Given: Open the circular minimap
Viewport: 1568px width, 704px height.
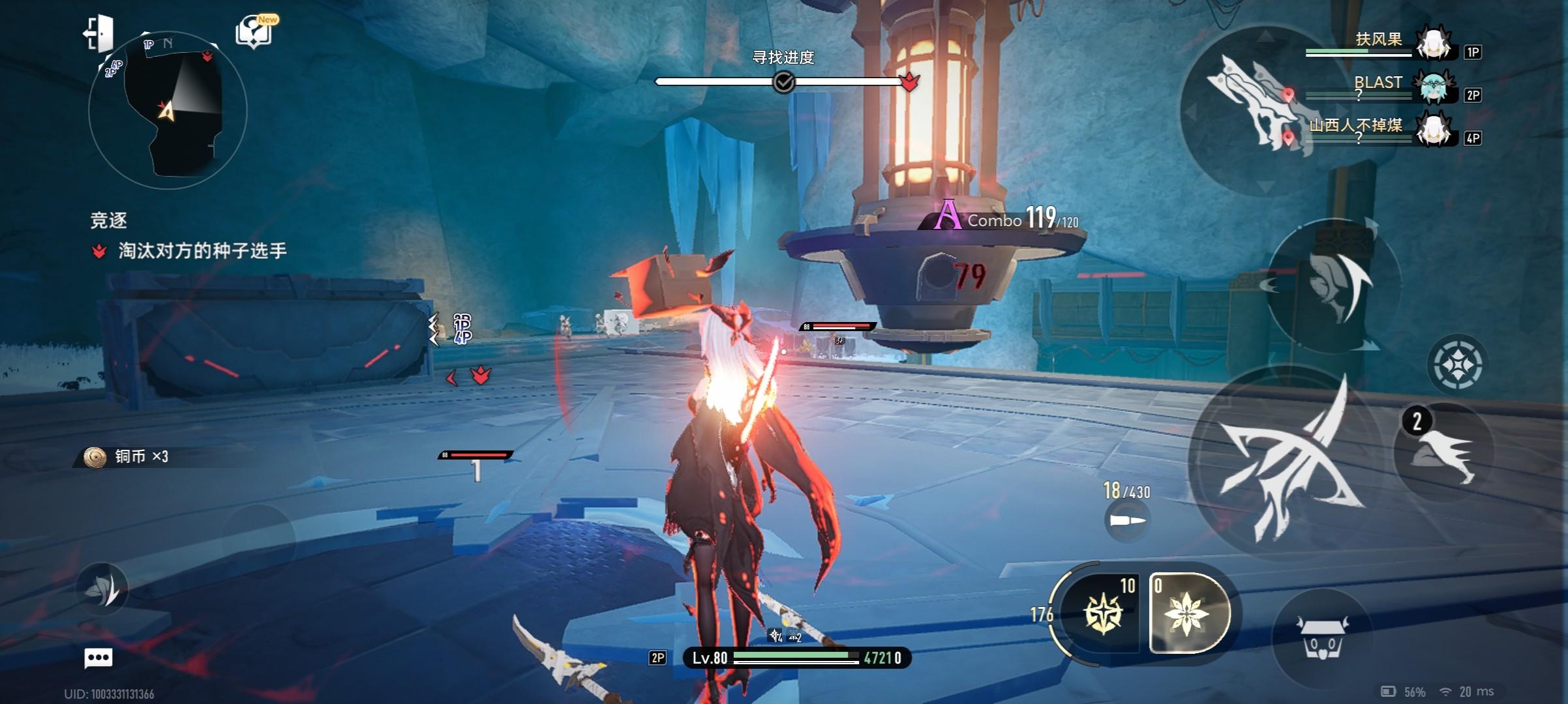Looking at the screenshot, I should tap(168, 110).
